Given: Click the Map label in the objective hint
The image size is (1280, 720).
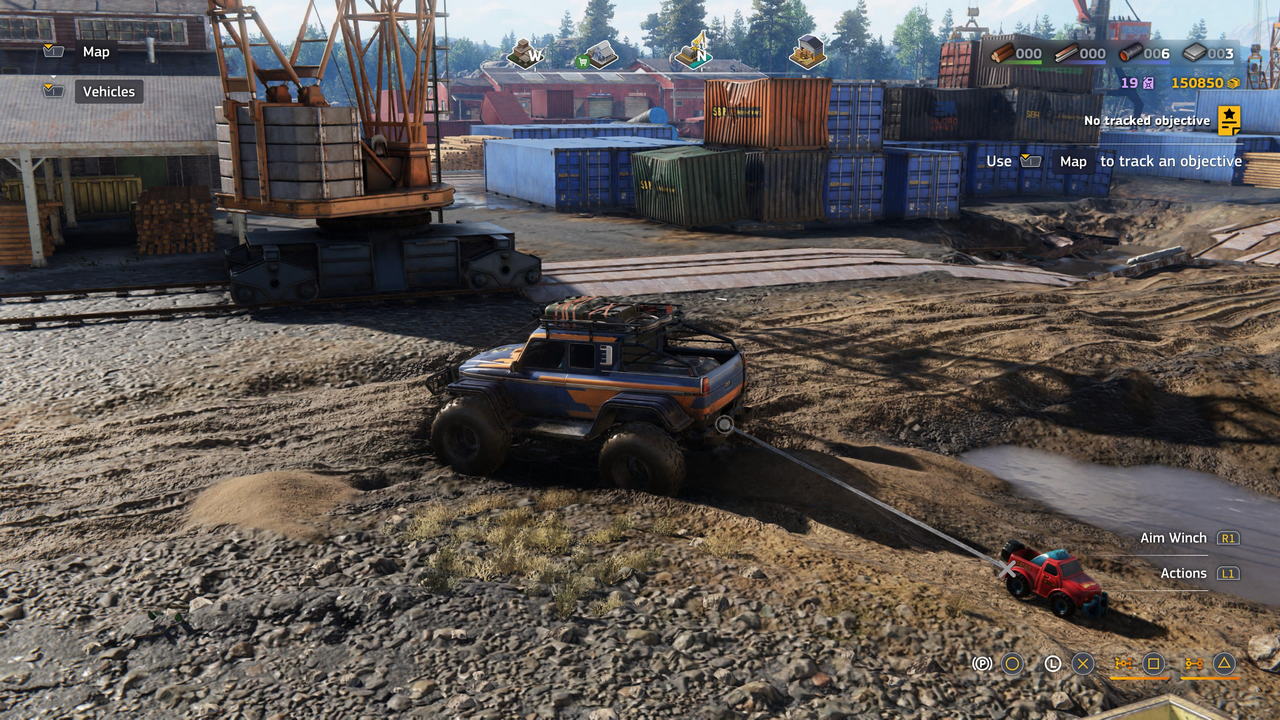Looking at the screenshot, I should 1073,161.
